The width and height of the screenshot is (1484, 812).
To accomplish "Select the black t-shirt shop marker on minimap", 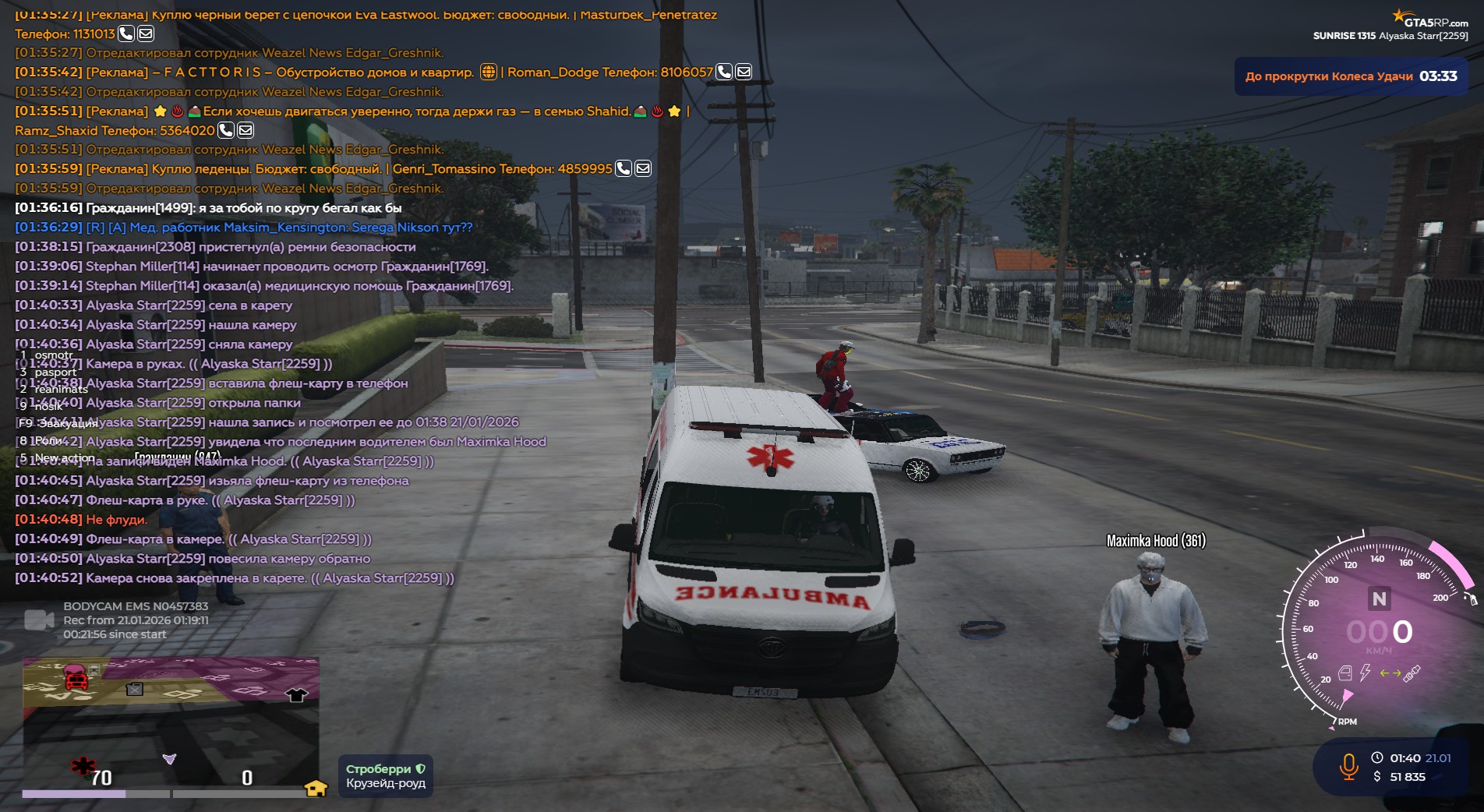I will tap(296, 695).
